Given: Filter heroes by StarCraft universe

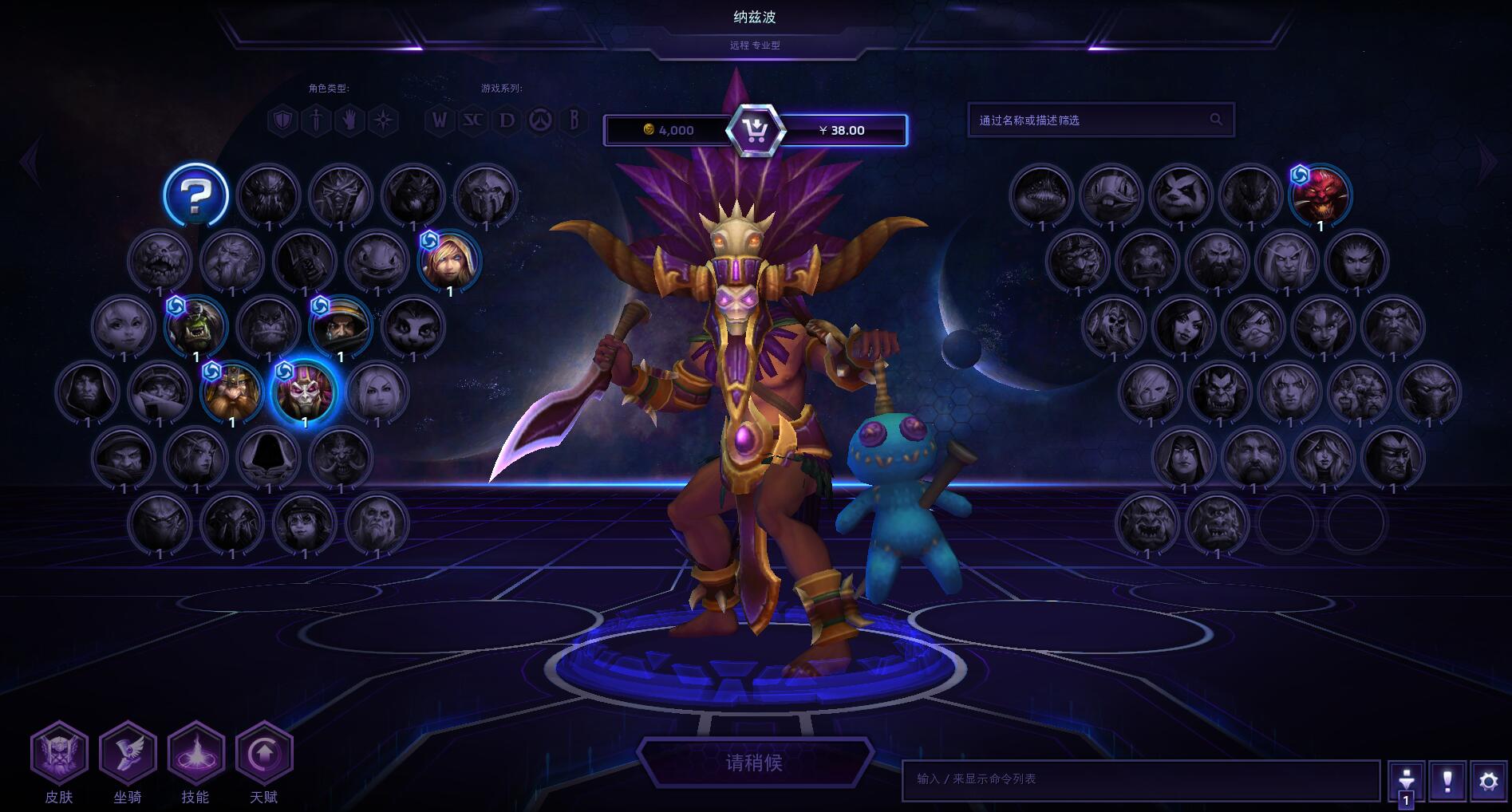Looking at the screenshot, I should [473, 120].
